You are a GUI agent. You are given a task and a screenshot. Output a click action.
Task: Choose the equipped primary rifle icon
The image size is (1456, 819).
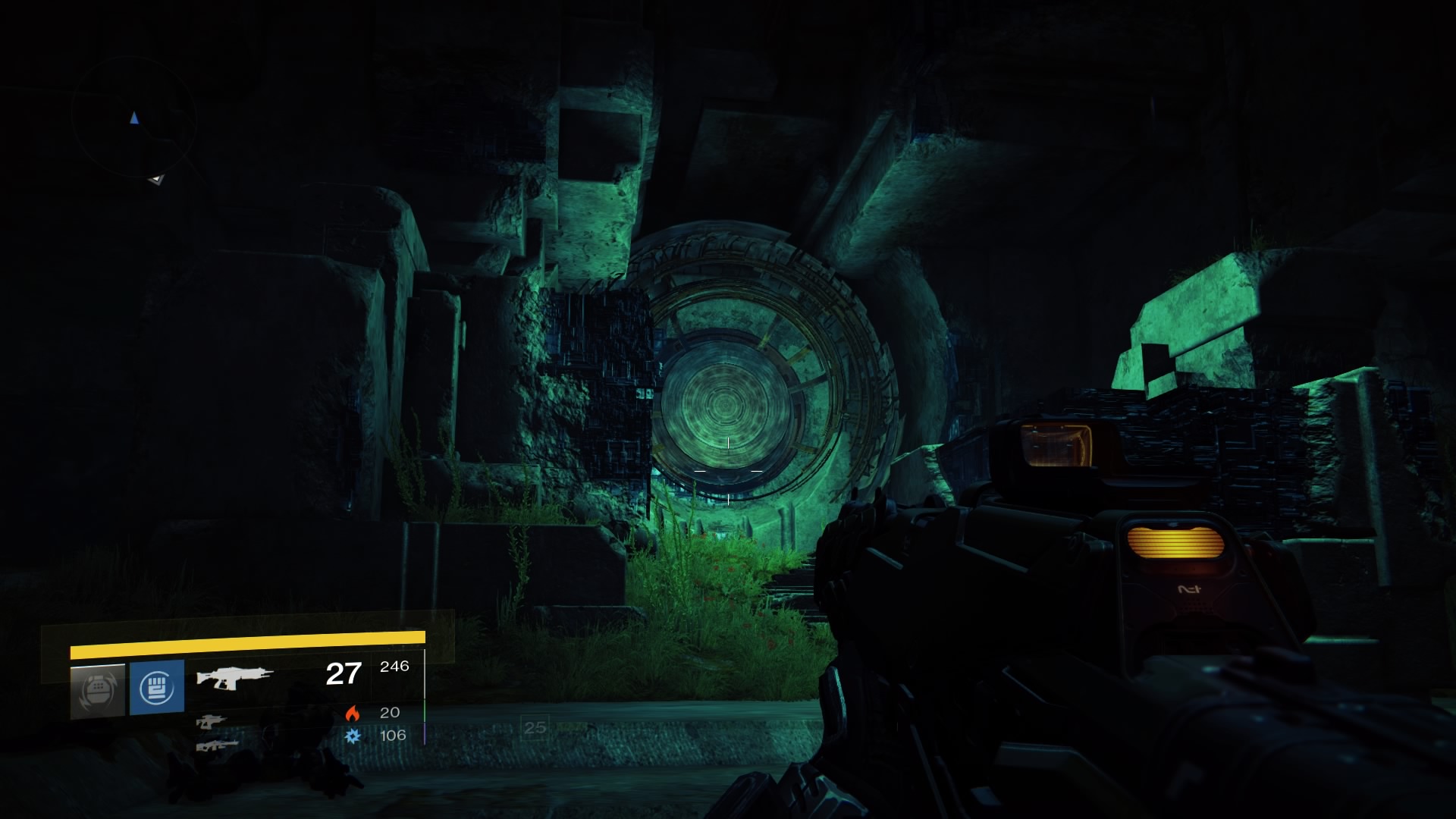(x=234, y=676)
